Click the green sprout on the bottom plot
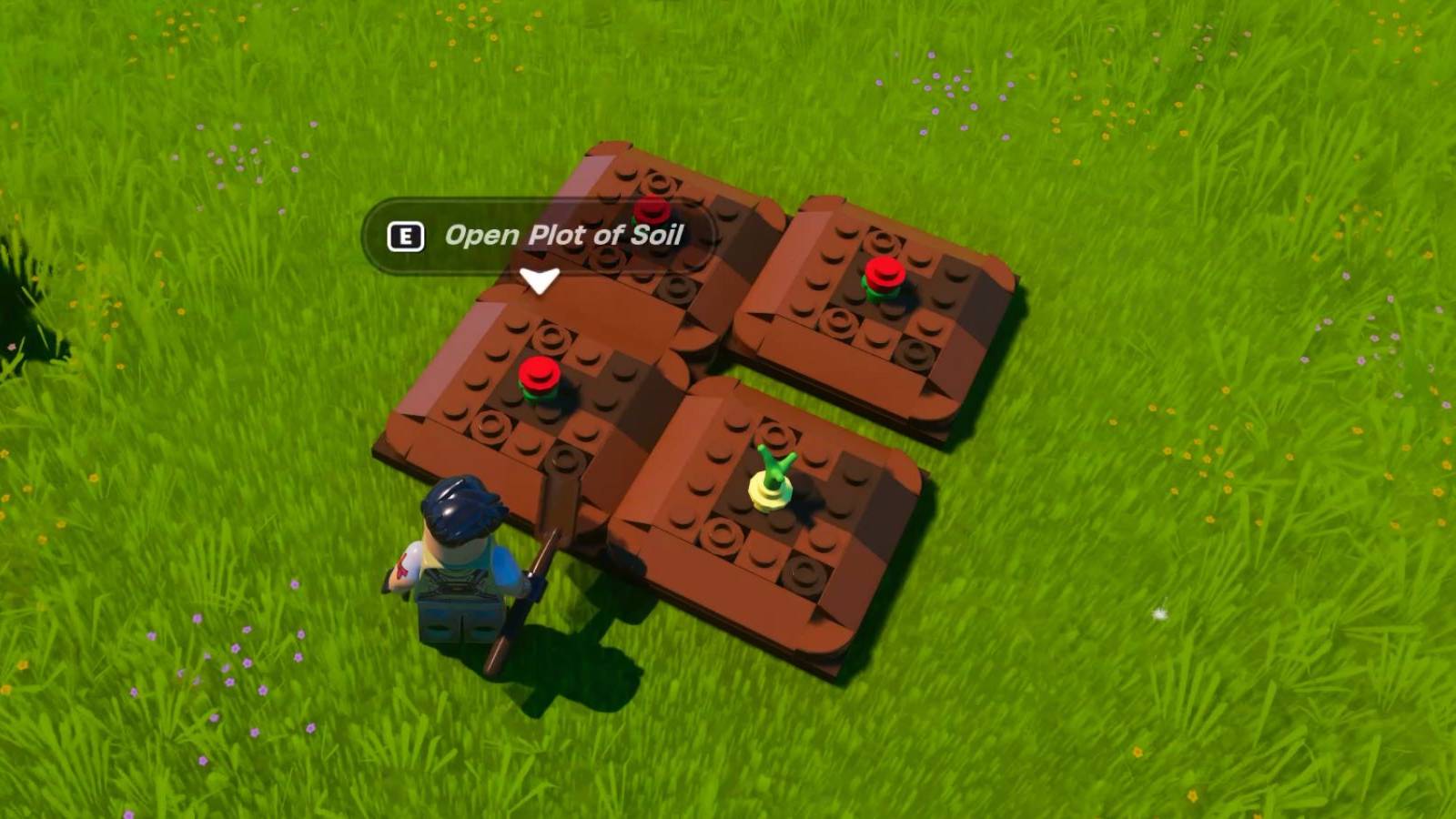This screenshot has width=1456, height=819. tap(774, 460)
